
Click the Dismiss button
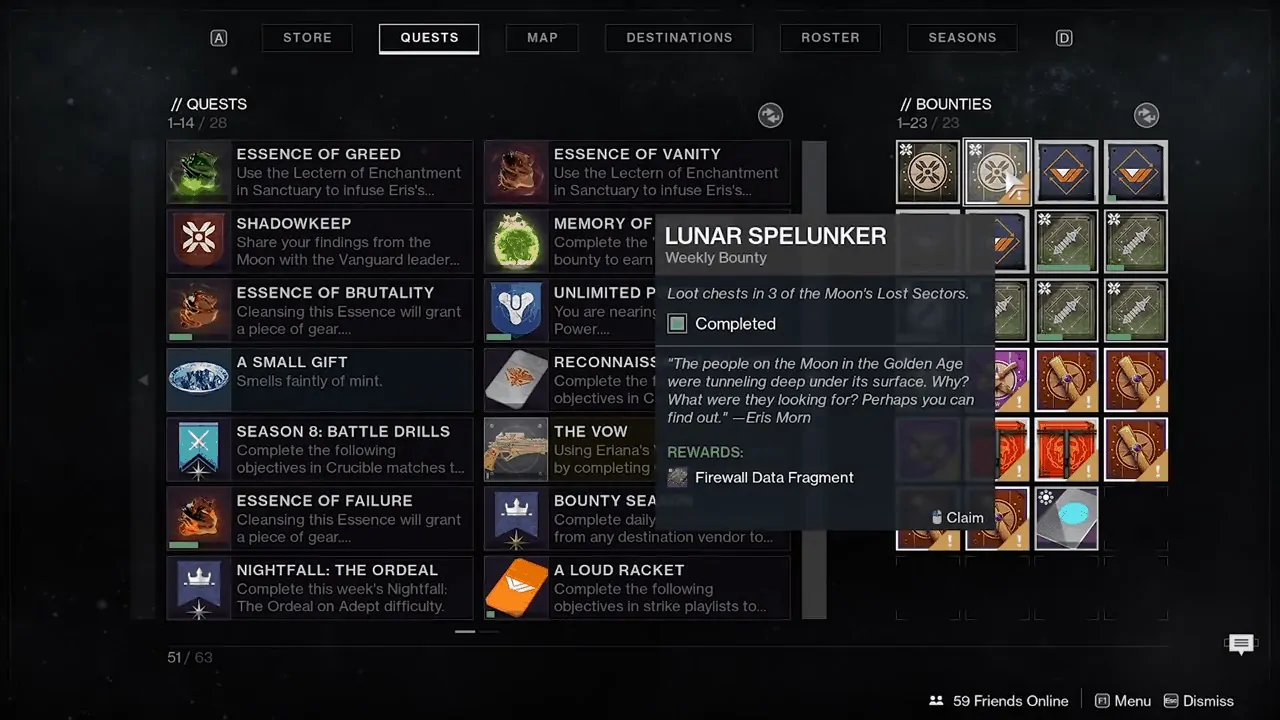tap(1208, 700)
